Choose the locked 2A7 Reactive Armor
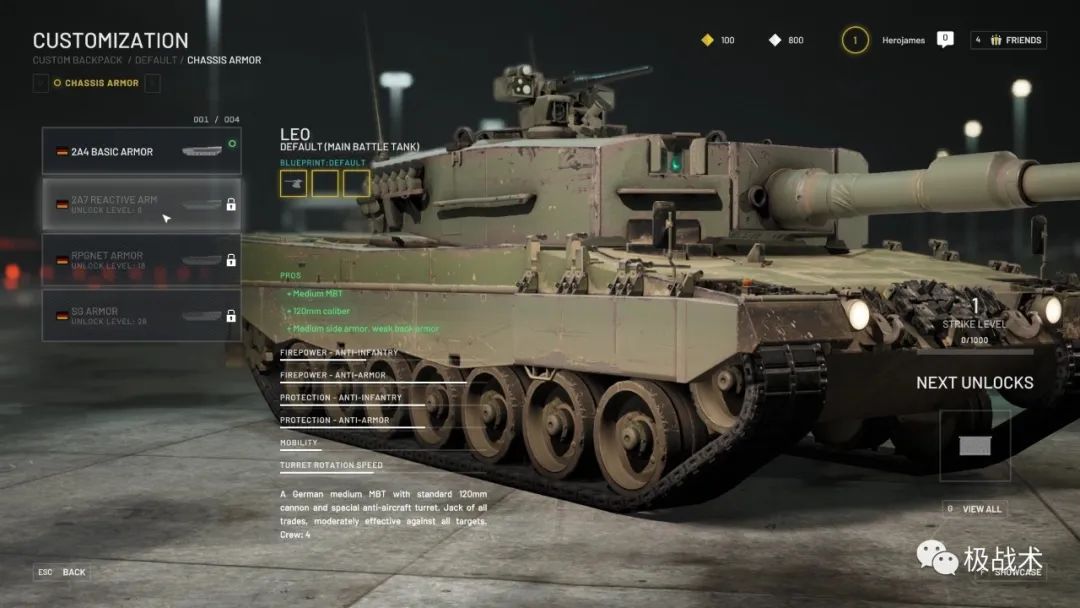 click(x=141, y=204)
